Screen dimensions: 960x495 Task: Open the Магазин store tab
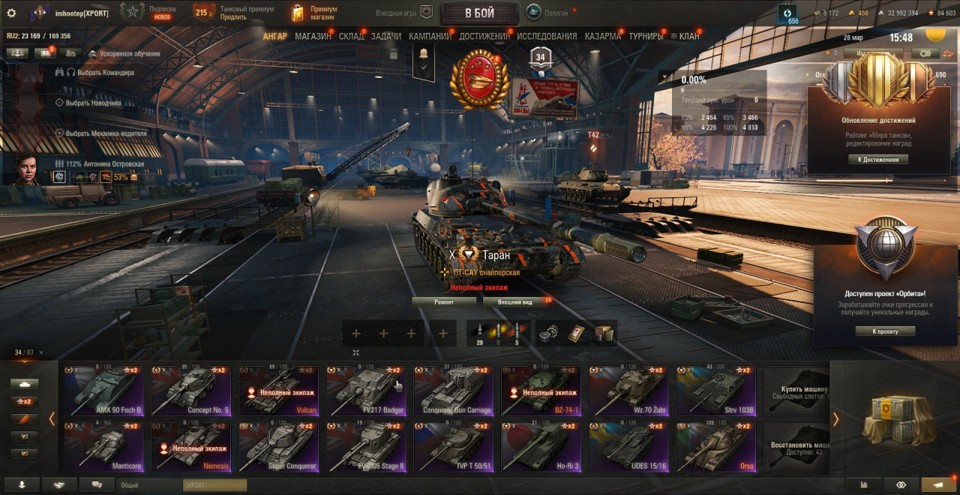coord(313,36)
